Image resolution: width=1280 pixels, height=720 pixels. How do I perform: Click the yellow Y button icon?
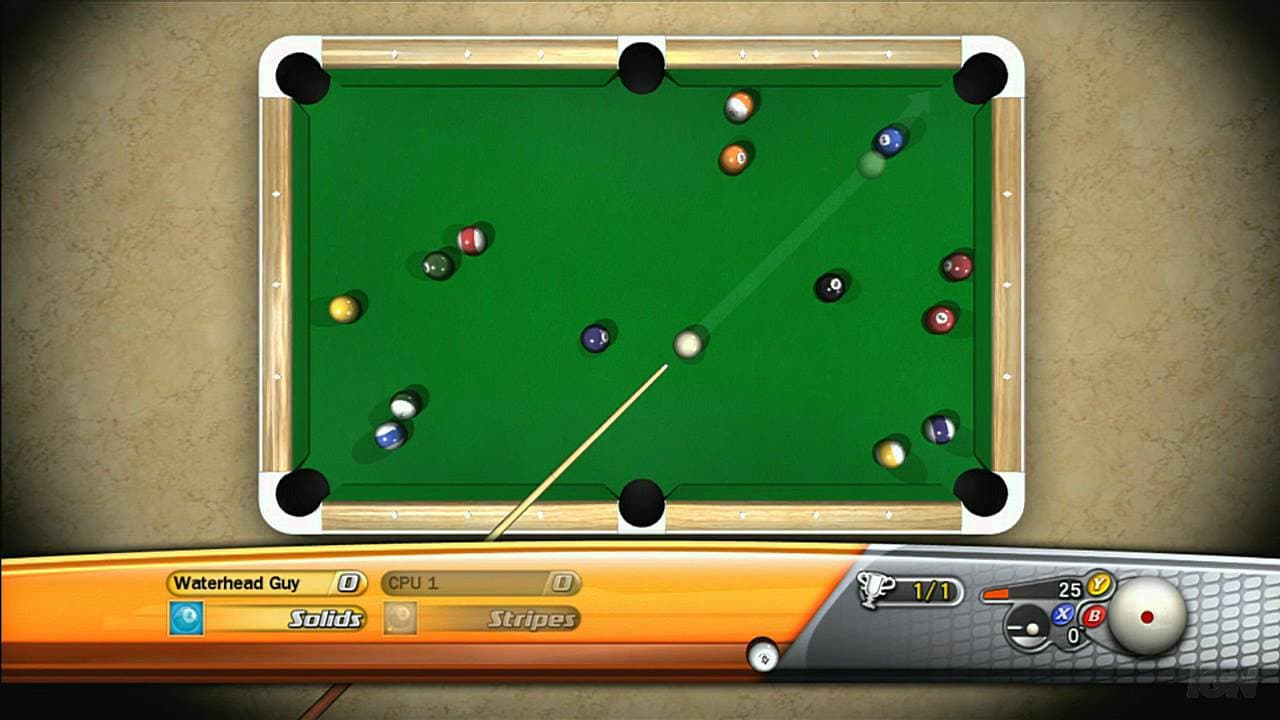[x=1097, y=586]
